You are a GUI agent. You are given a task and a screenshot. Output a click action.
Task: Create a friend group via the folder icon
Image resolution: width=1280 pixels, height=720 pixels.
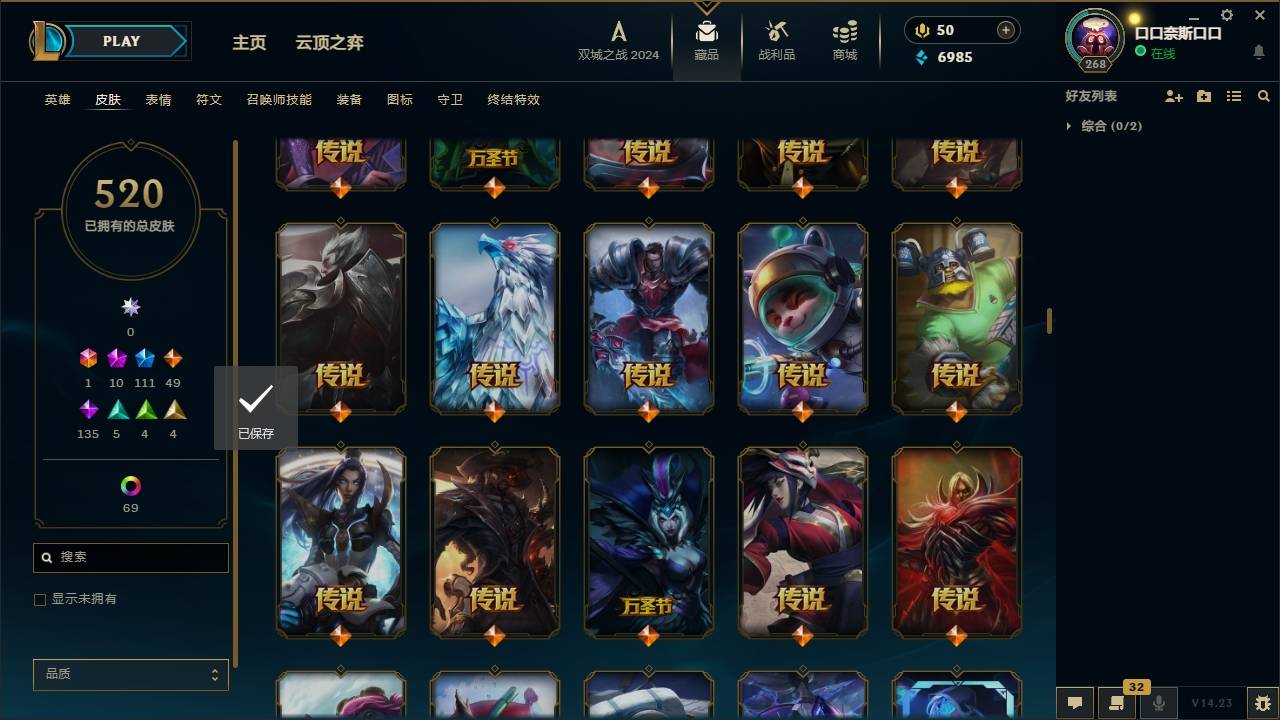coord(1203,96)
